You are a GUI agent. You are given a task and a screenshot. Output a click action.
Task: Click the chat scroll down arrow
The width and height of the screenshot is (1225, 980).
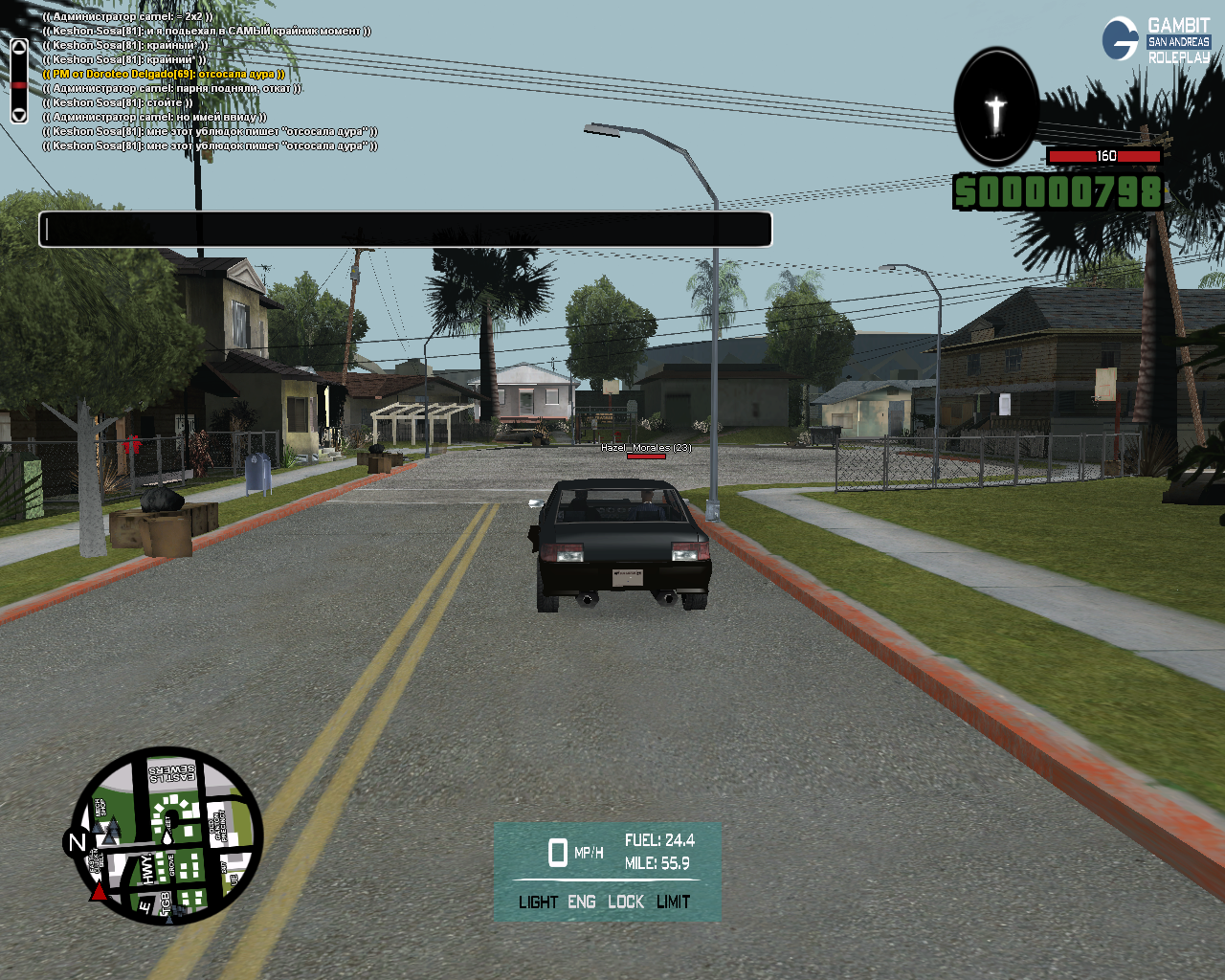tap(19, 114)
